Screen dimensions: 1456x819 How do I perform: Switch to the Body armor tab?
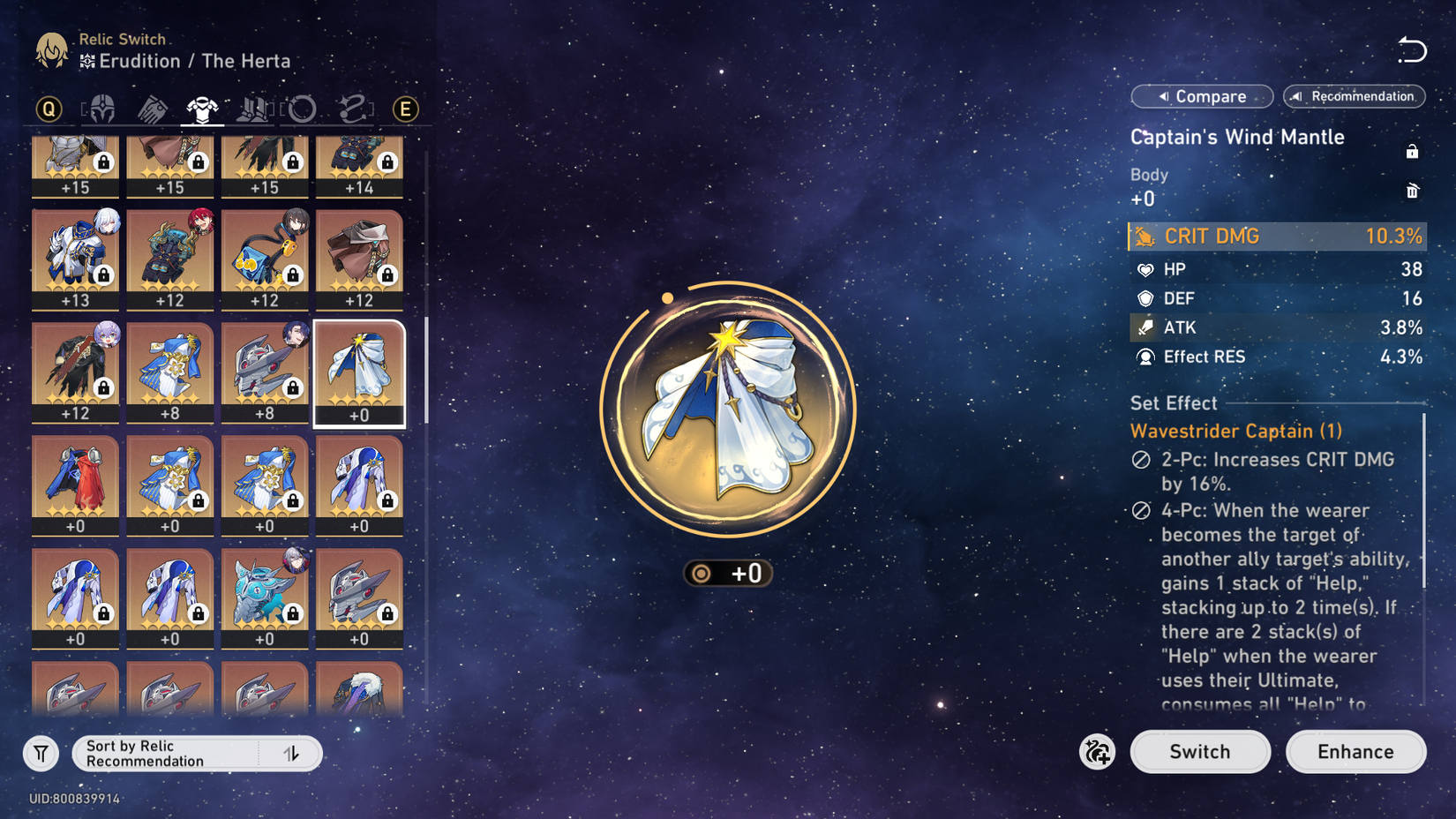(202, 108)
